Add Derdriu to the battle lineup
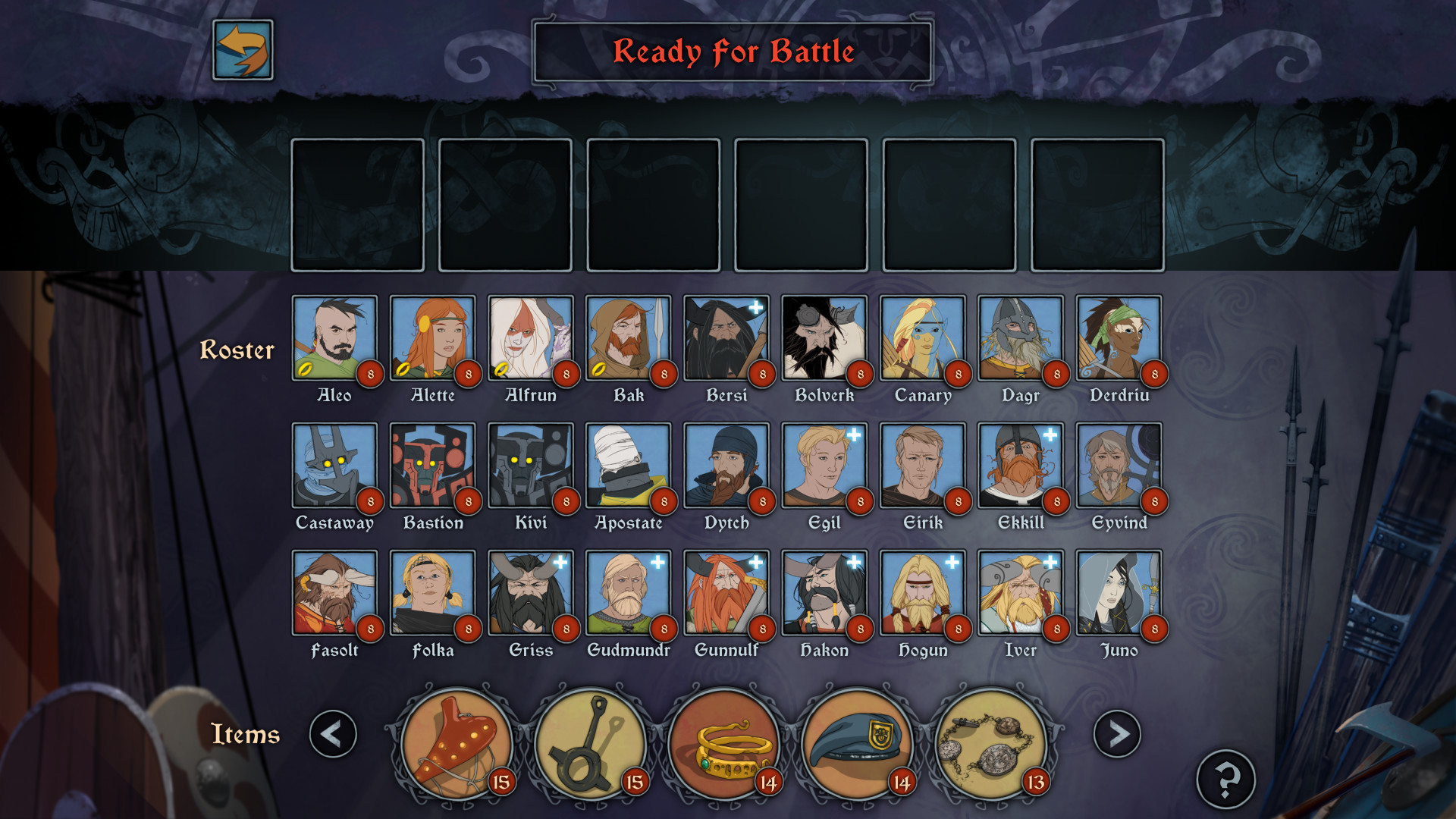Screen dimensions: 1456x819 (1119, 337)
